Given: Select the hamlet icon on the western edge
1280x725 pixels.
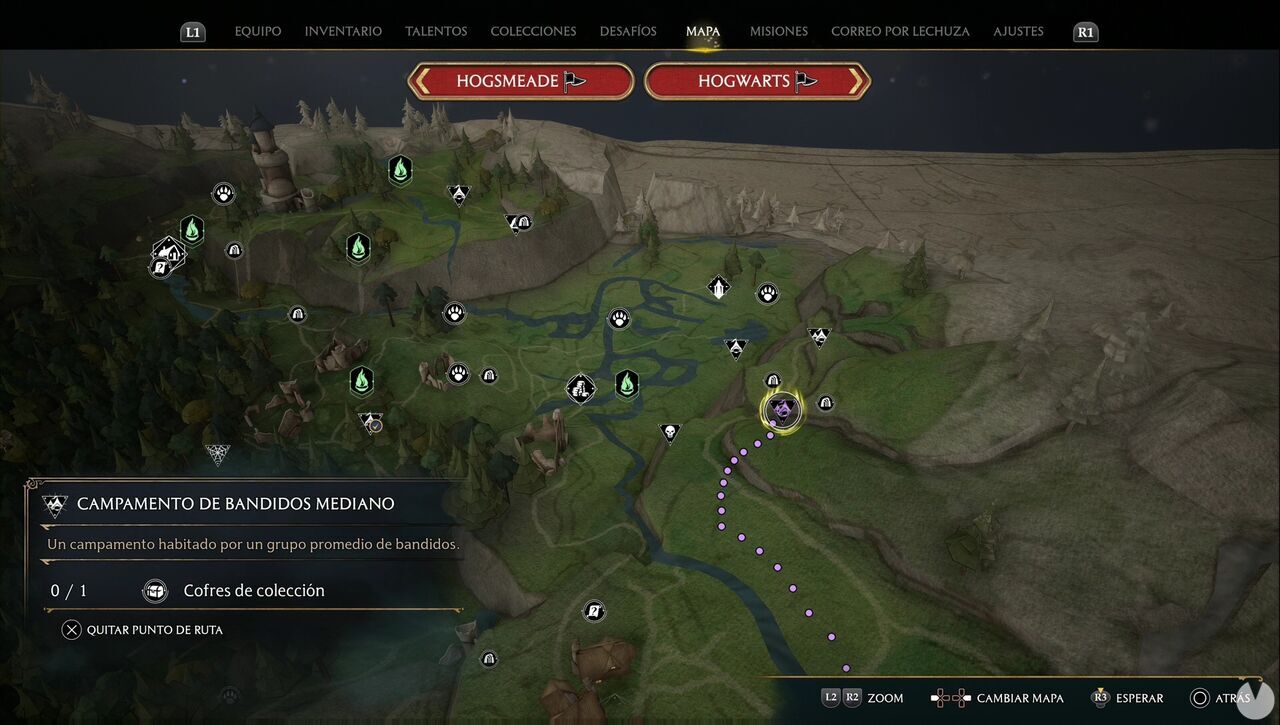Looking at the screenshot, I should tap(167, 253).
